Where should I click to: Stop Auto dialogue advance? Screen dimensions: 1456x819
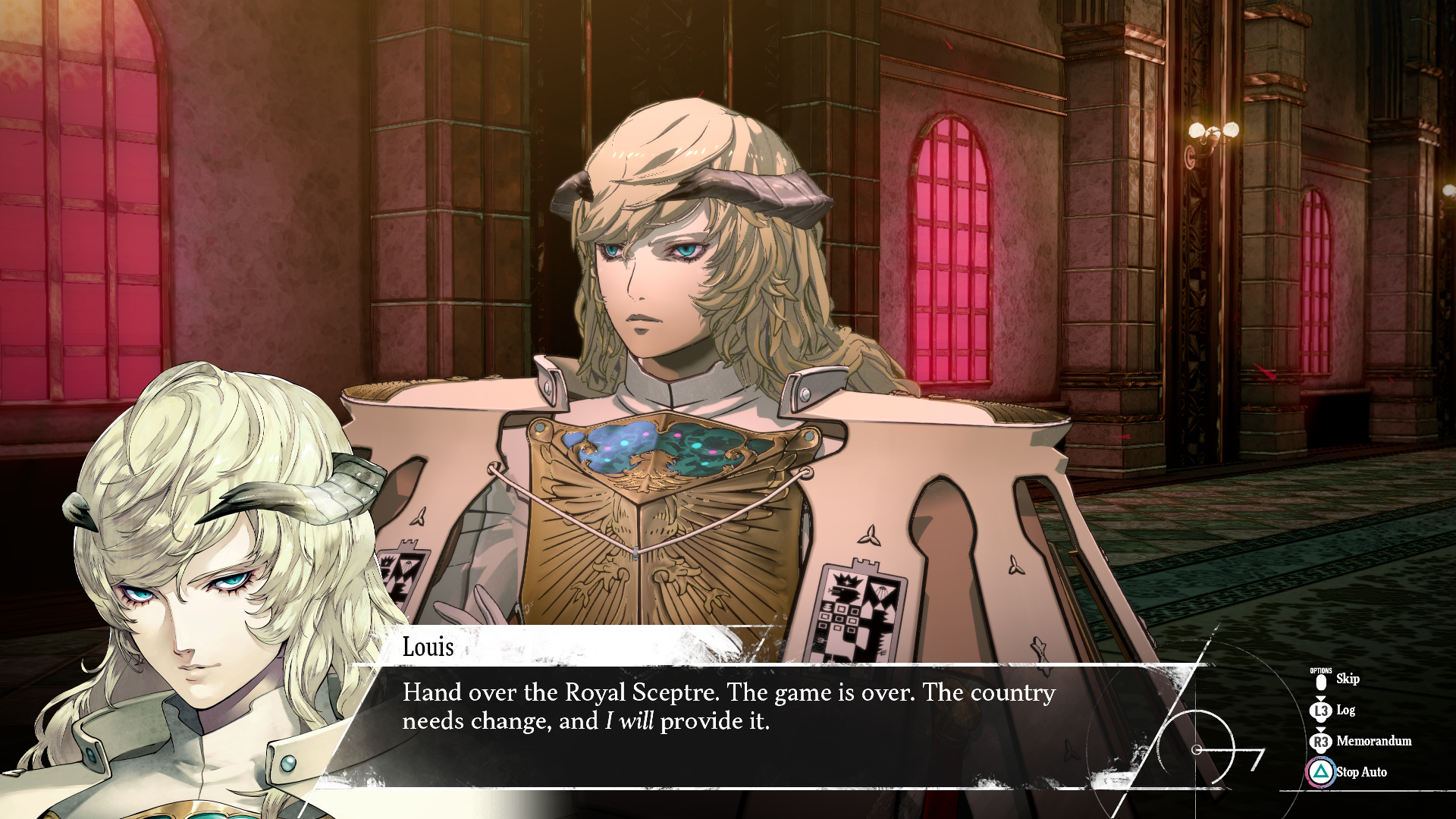pyautogui.click(x=1360, y=772)
